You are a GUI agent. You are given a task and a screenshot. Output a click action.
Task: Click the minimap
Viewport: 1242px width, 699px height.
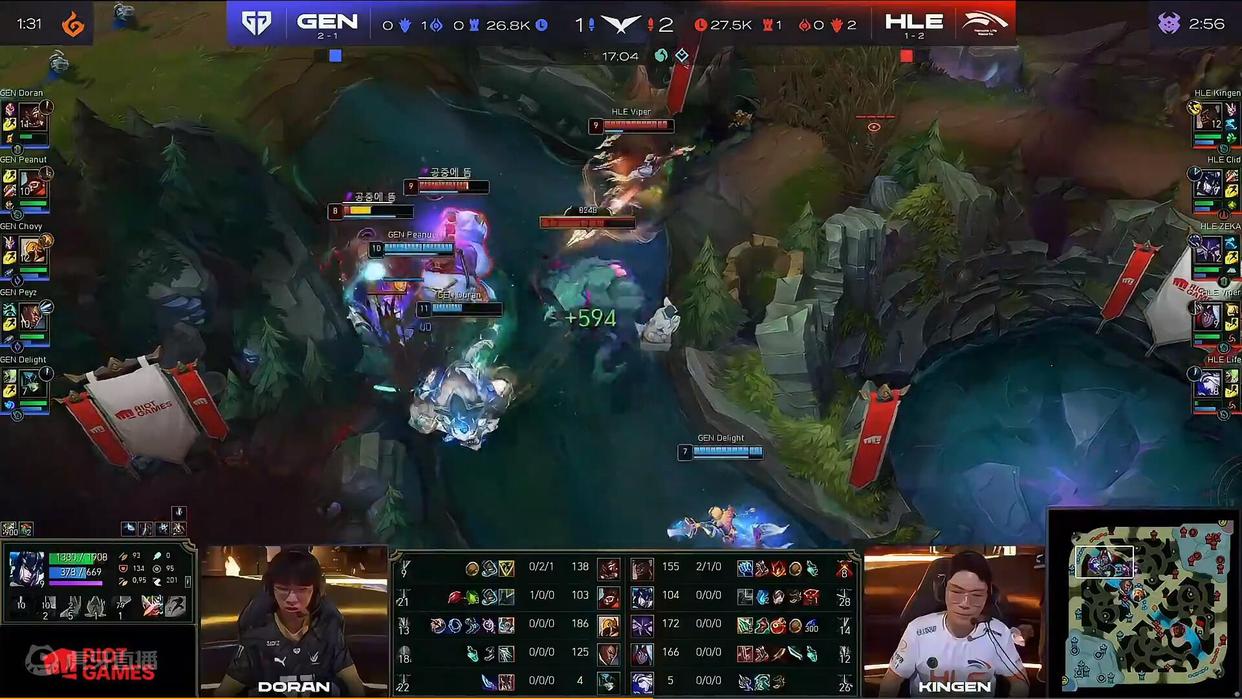pyautogui.click(x=1146, y=606)
